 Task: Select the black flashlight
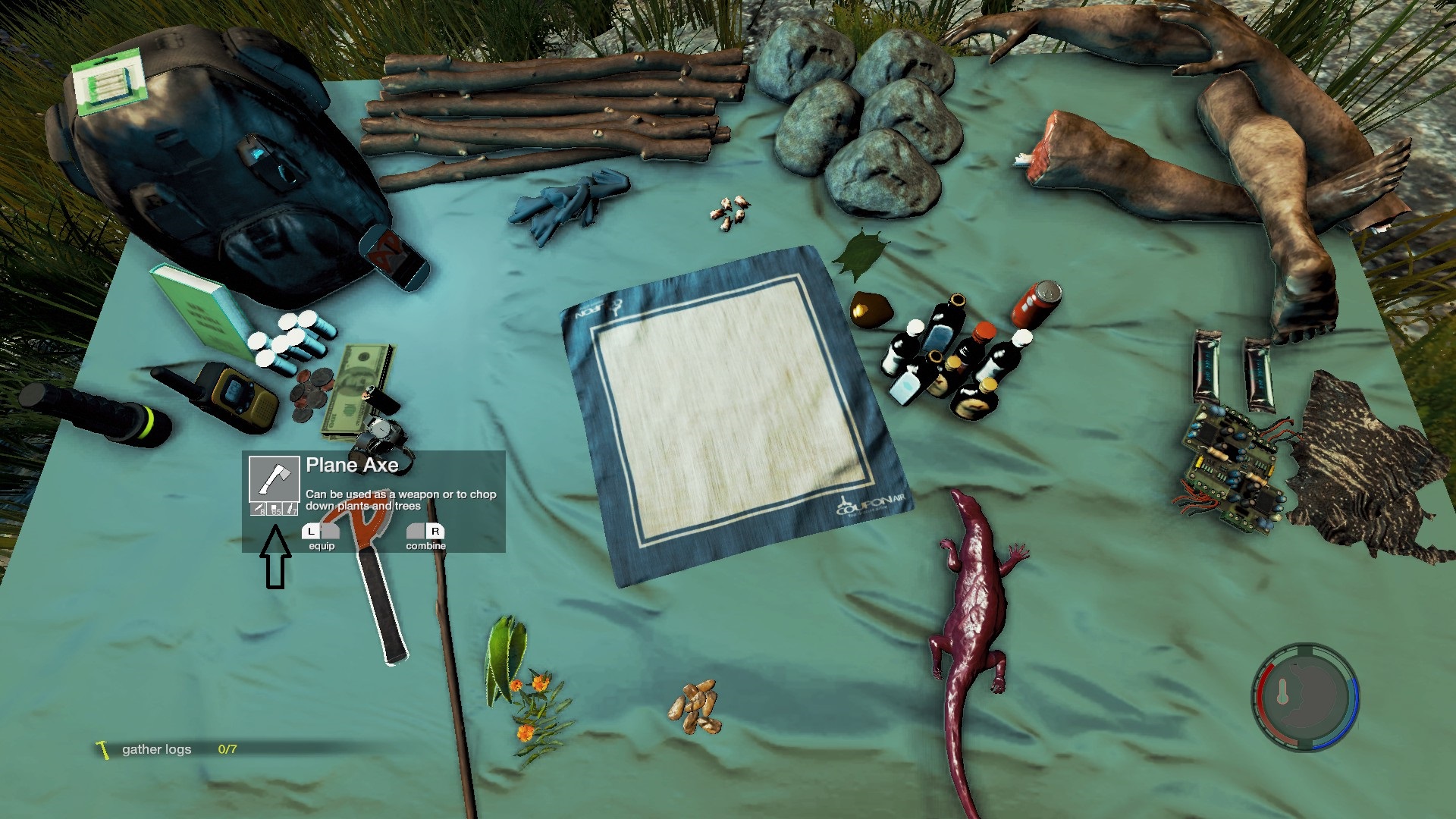95,413
